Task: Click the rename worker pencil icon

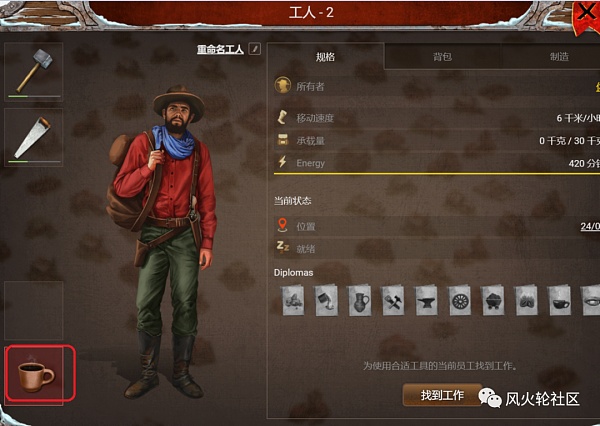Action: (x=255, y=48)
